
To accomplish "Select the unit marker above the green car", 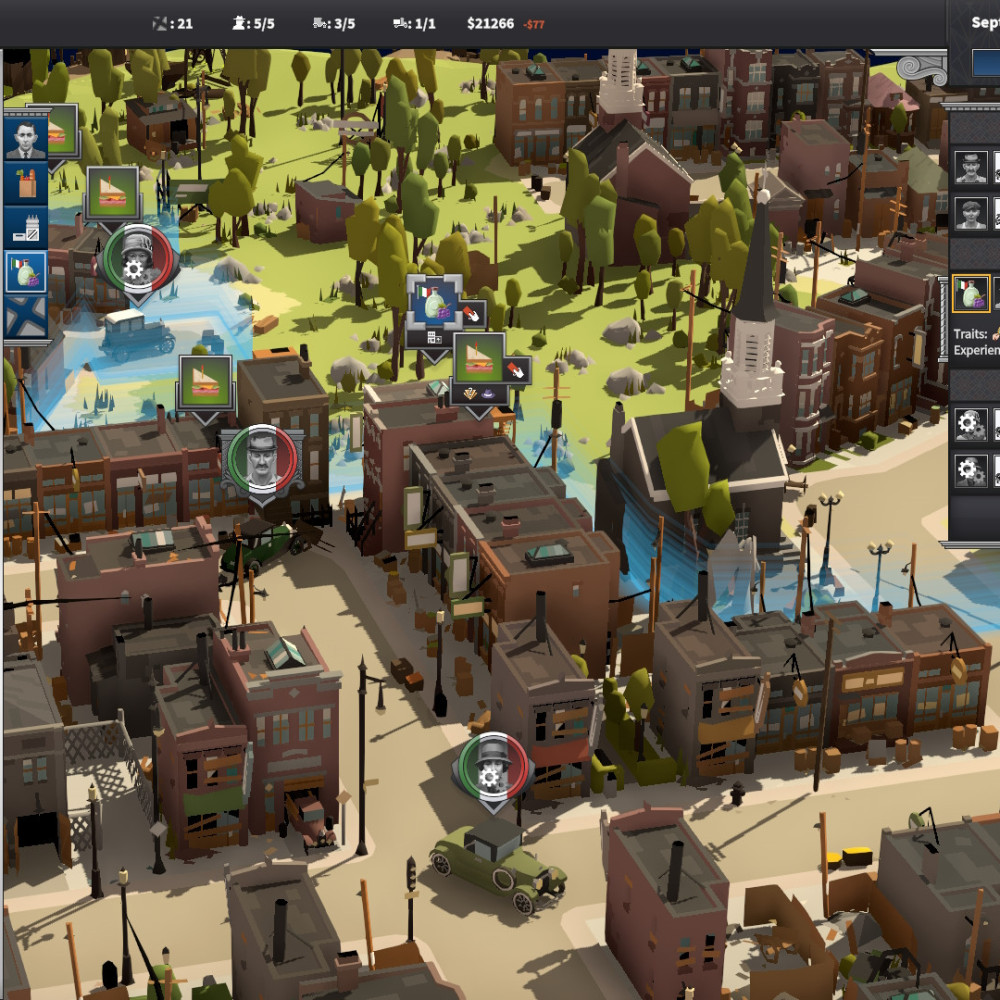I will point(489,765).
